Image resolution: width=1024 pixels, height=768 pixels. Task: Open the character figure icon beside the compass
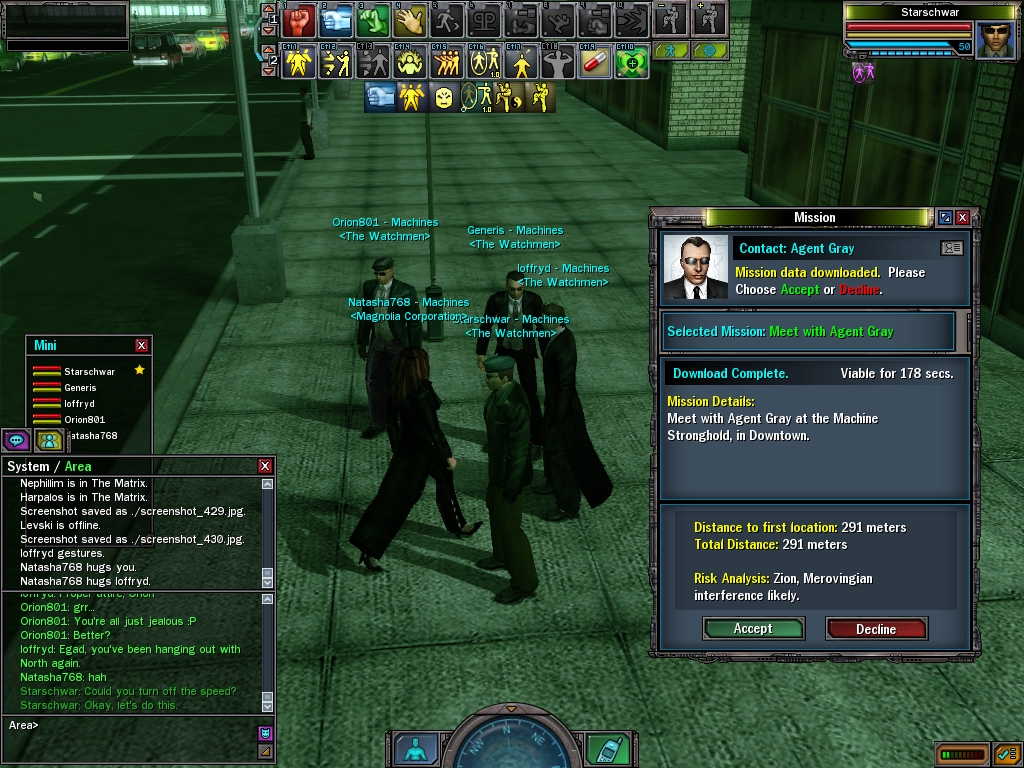point(412,749)
